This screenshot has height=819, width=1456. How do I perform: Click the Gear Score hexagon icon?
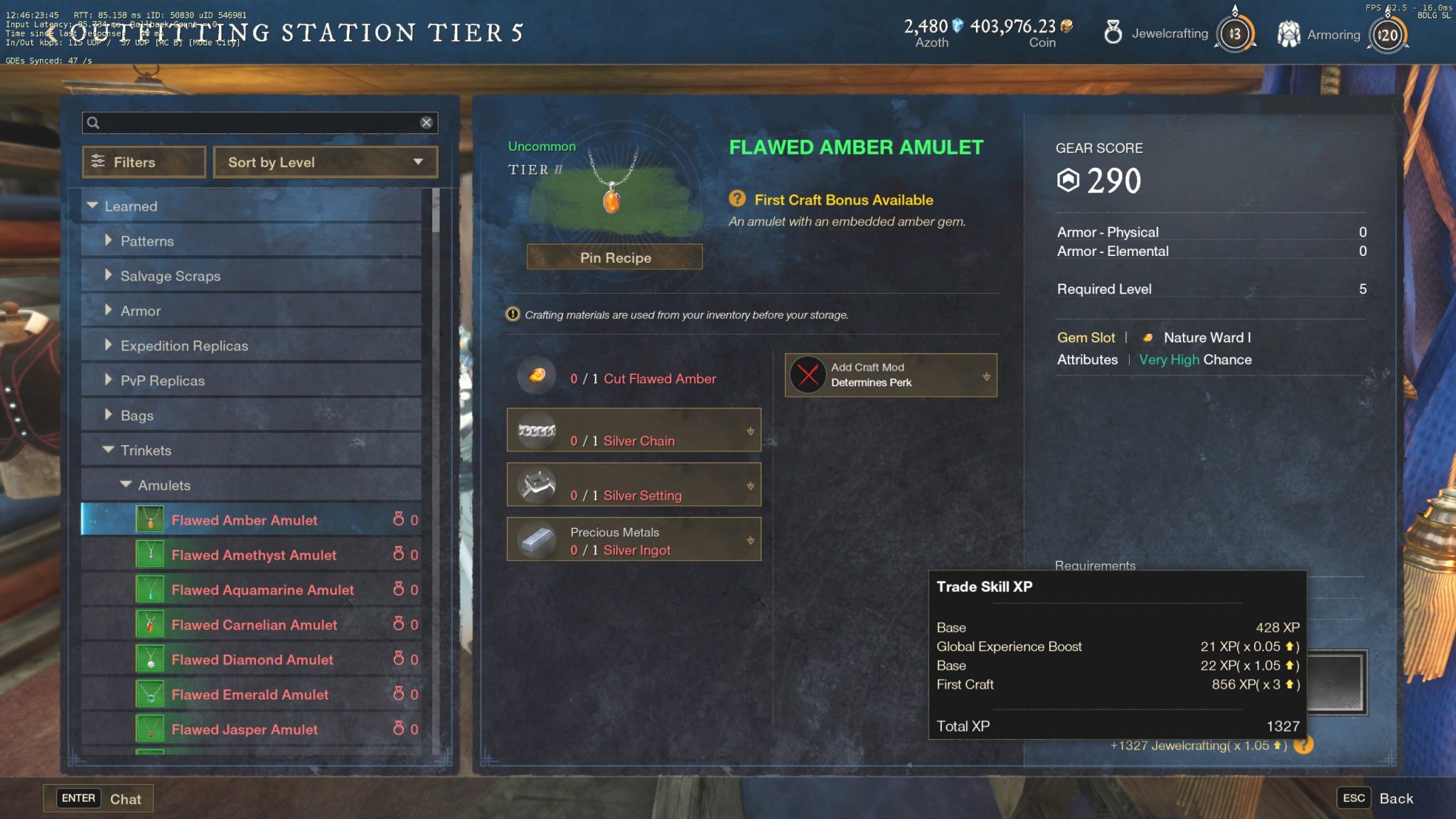[1069, 180]
